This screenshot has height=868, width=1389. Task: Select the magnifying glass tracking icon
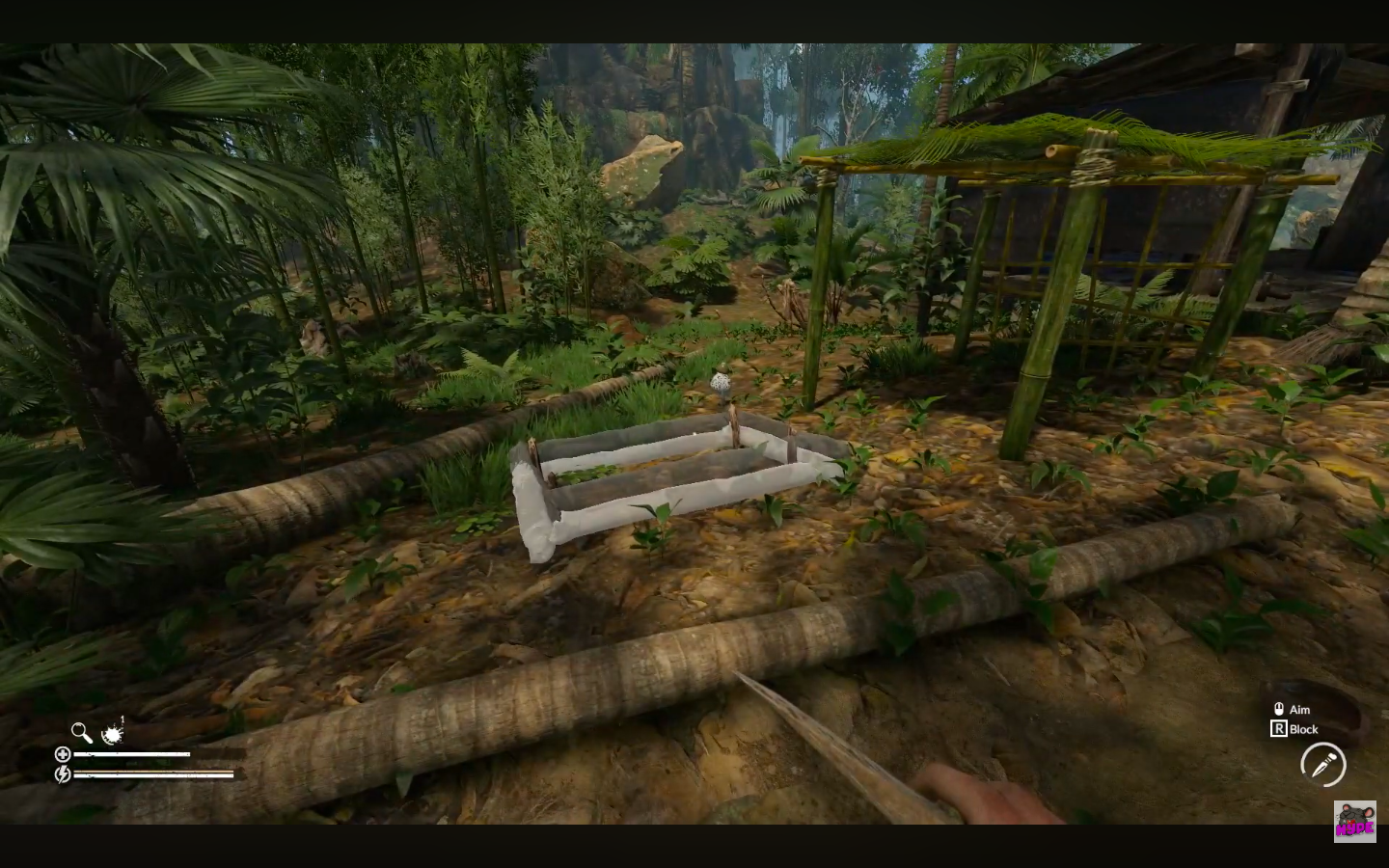[81, 732]
